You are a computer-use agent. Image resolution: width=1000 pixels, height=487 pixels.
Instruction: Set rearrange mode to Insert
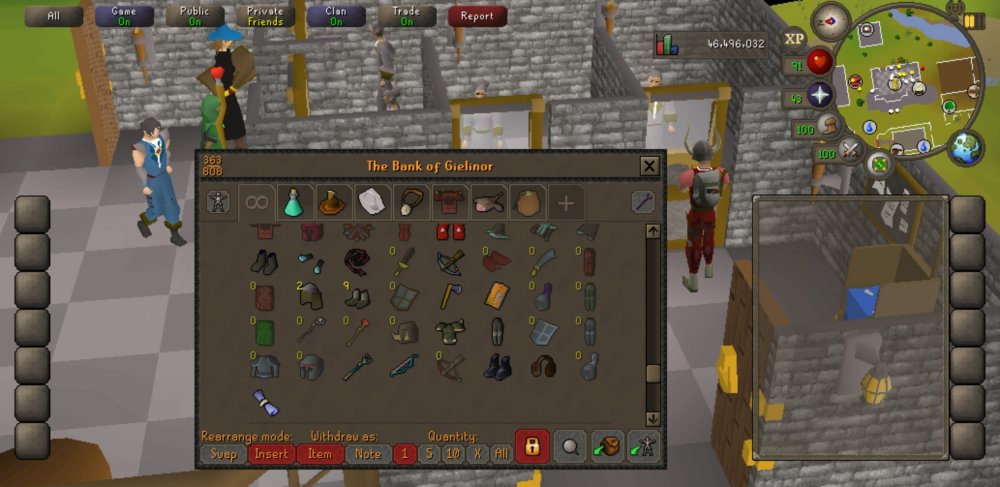[x=271, y=453]
